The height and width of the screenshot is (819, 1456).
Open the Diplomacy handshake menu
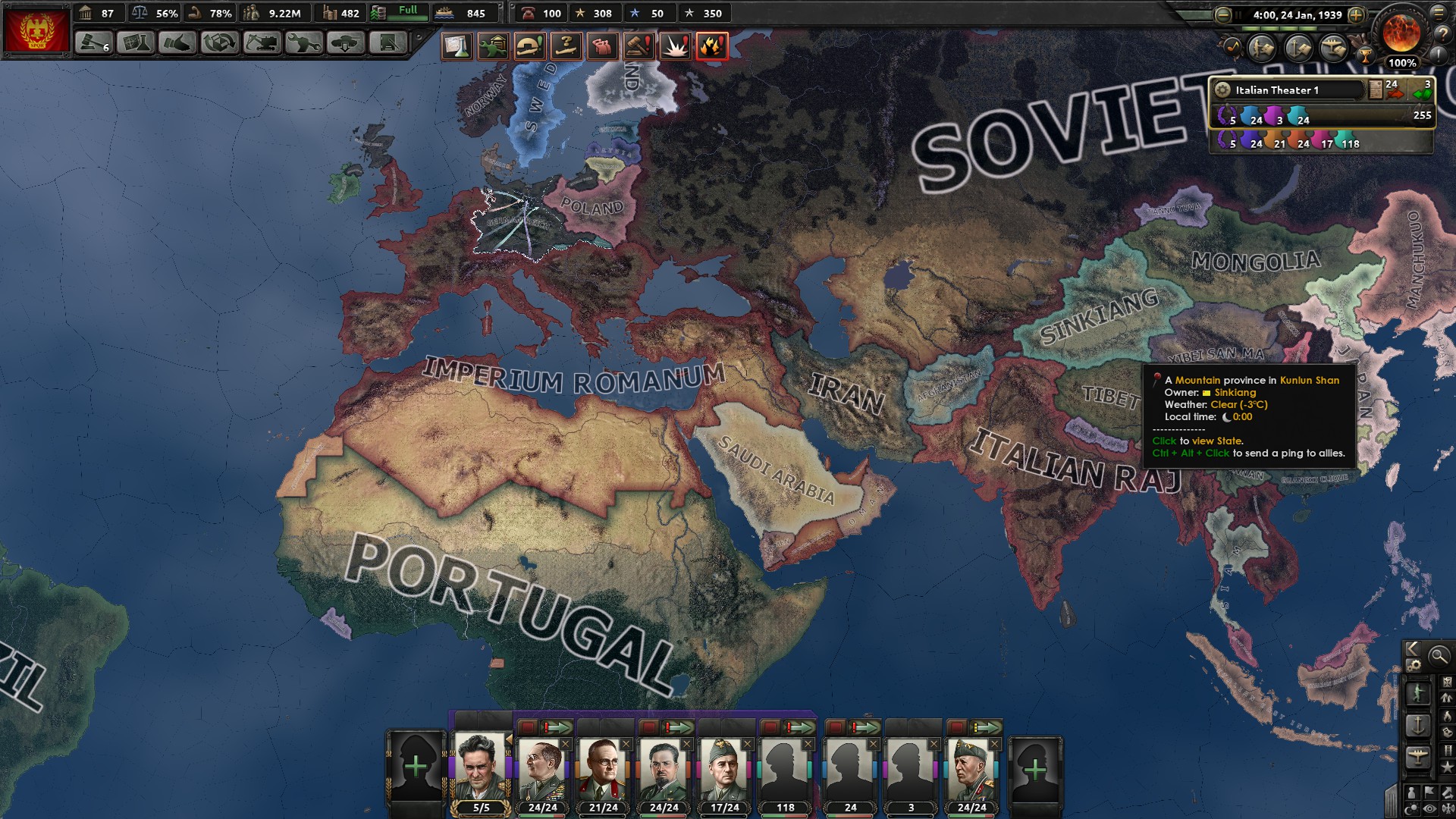177,43
